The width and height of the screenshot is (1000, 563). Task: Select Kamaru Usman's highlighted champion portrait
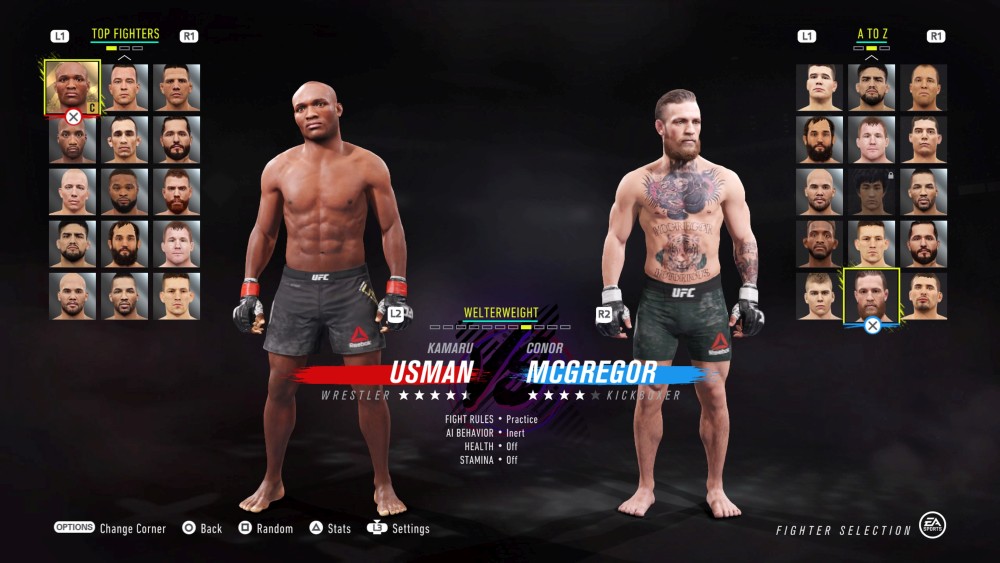pyautogui.click(x=72, y=87)
